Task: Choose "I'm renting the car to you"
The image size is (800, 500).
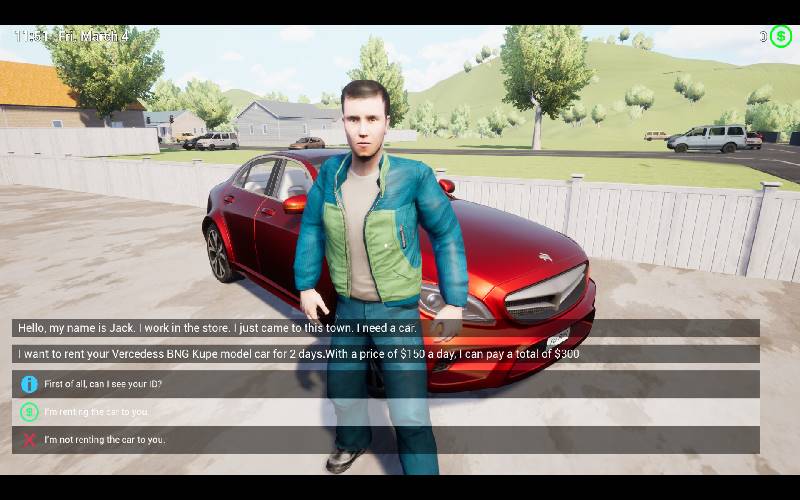Action: pyautogui.click(x=96, y=412)
